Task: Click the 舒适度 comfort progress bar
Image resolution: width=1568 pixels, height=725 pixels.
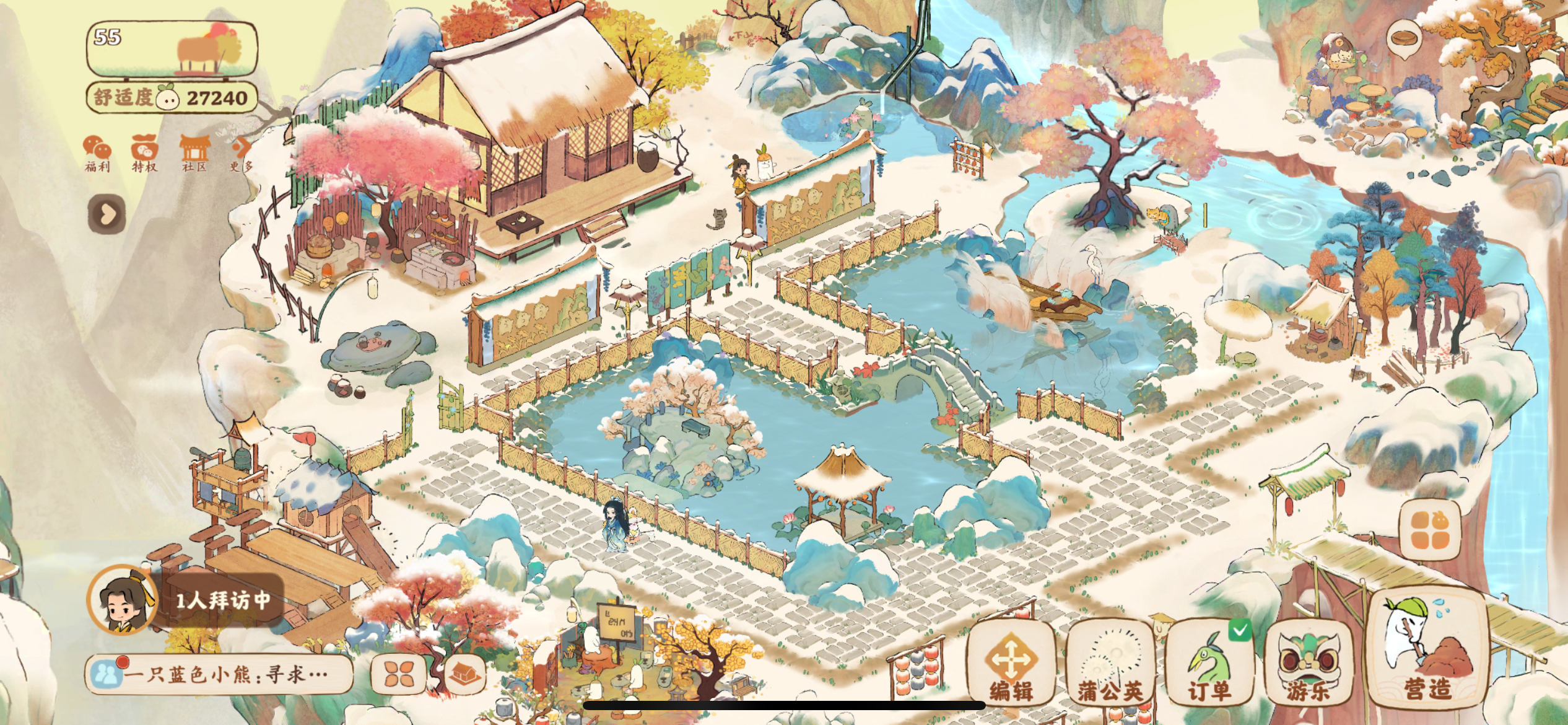Action: [x=170, y=96]
